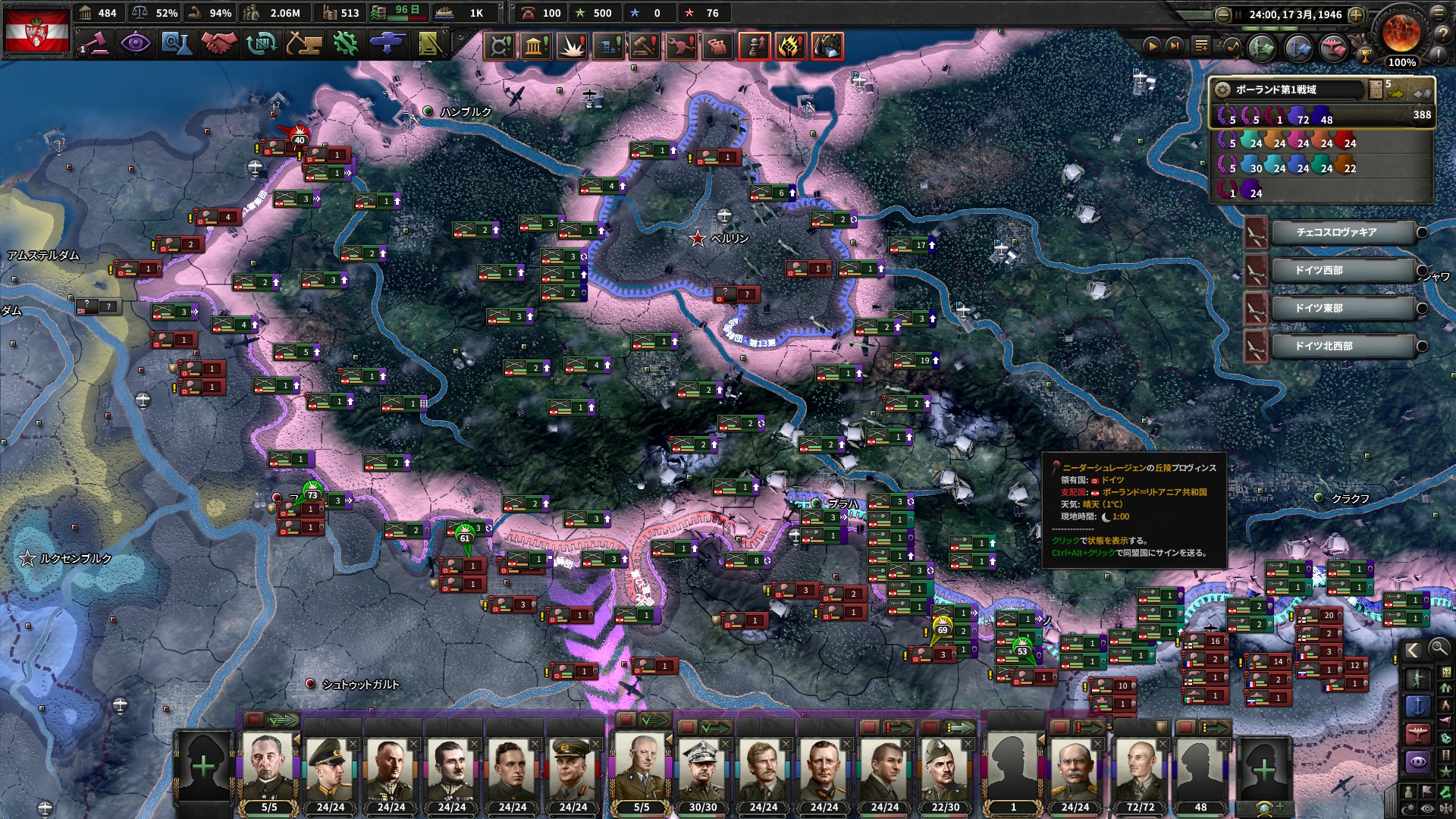This screenshot has height=819, width=1456.
Task: Open the map search magnifying glass
Action: pos(1439,648)
